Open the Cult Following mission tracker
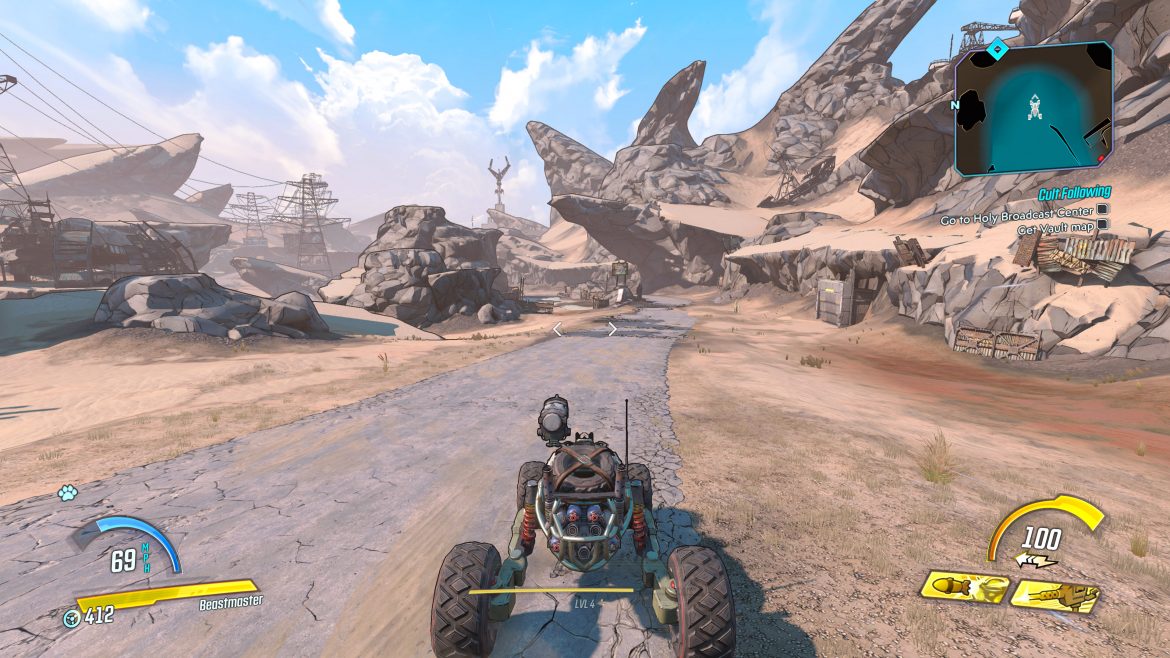Screen dimensions: 1170x658 1073,192
